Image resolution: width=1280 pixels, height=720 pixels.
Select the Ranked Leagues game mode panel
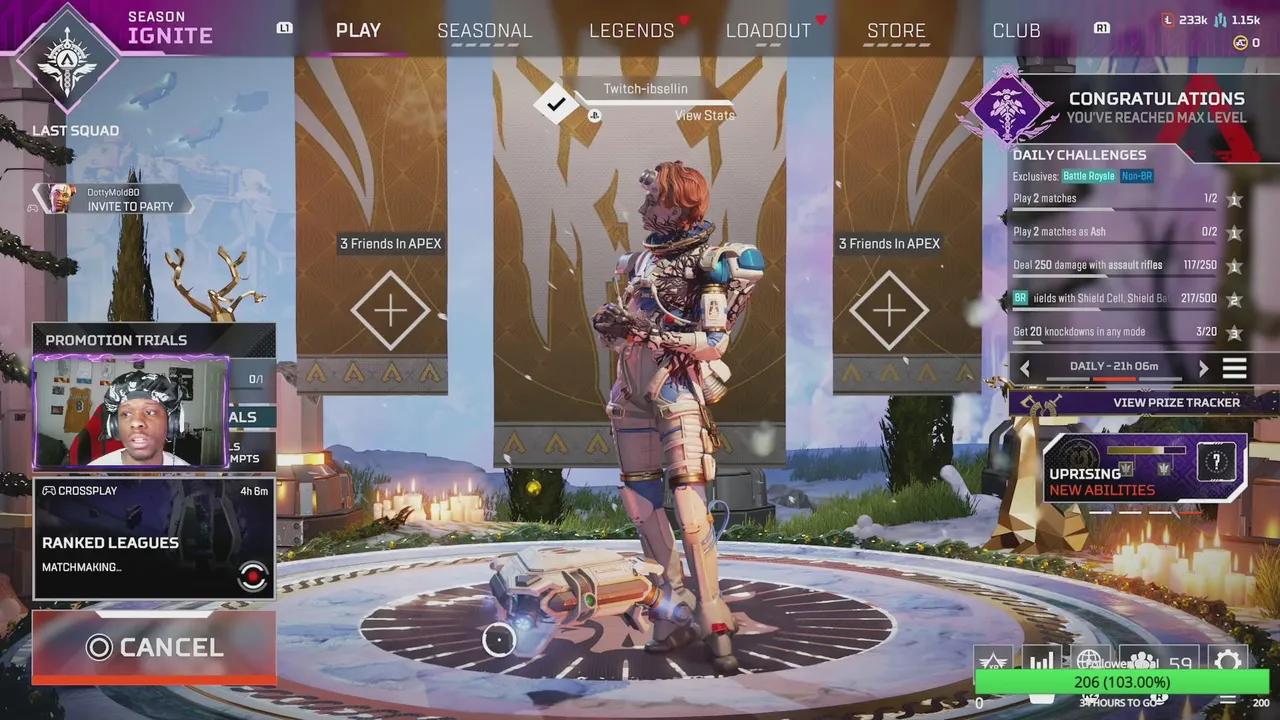coord(154,540)
